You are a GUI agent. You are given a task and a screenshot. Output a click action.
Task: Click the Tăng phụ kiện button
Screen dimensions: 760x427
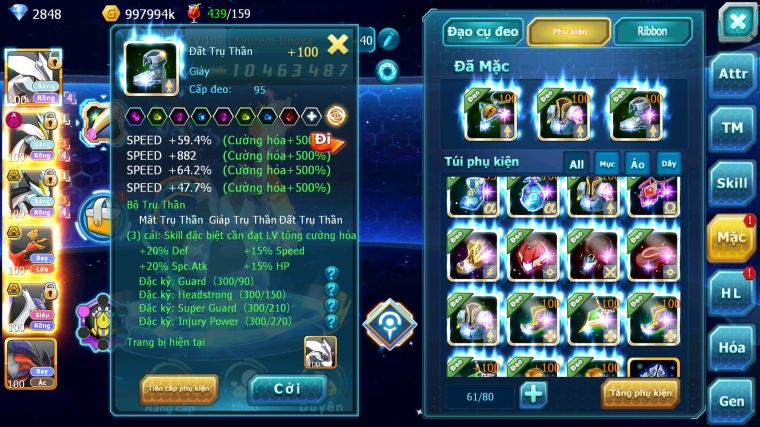click(640, 393)
